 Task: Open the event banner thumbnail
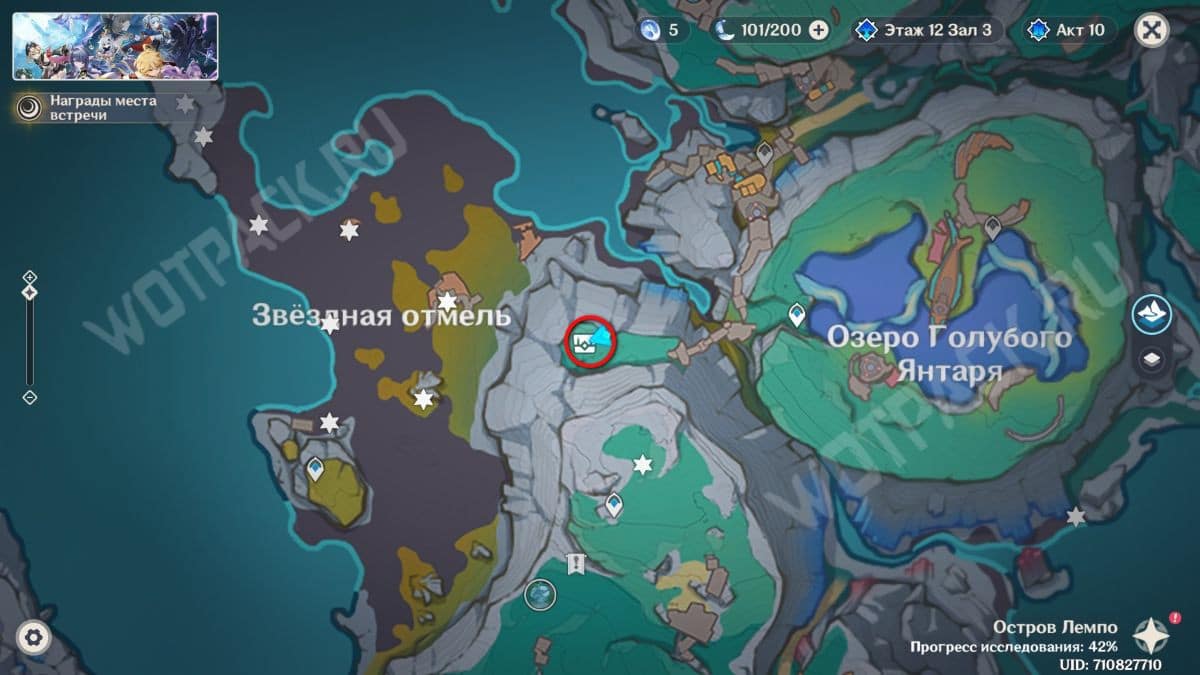click(115, 46)
